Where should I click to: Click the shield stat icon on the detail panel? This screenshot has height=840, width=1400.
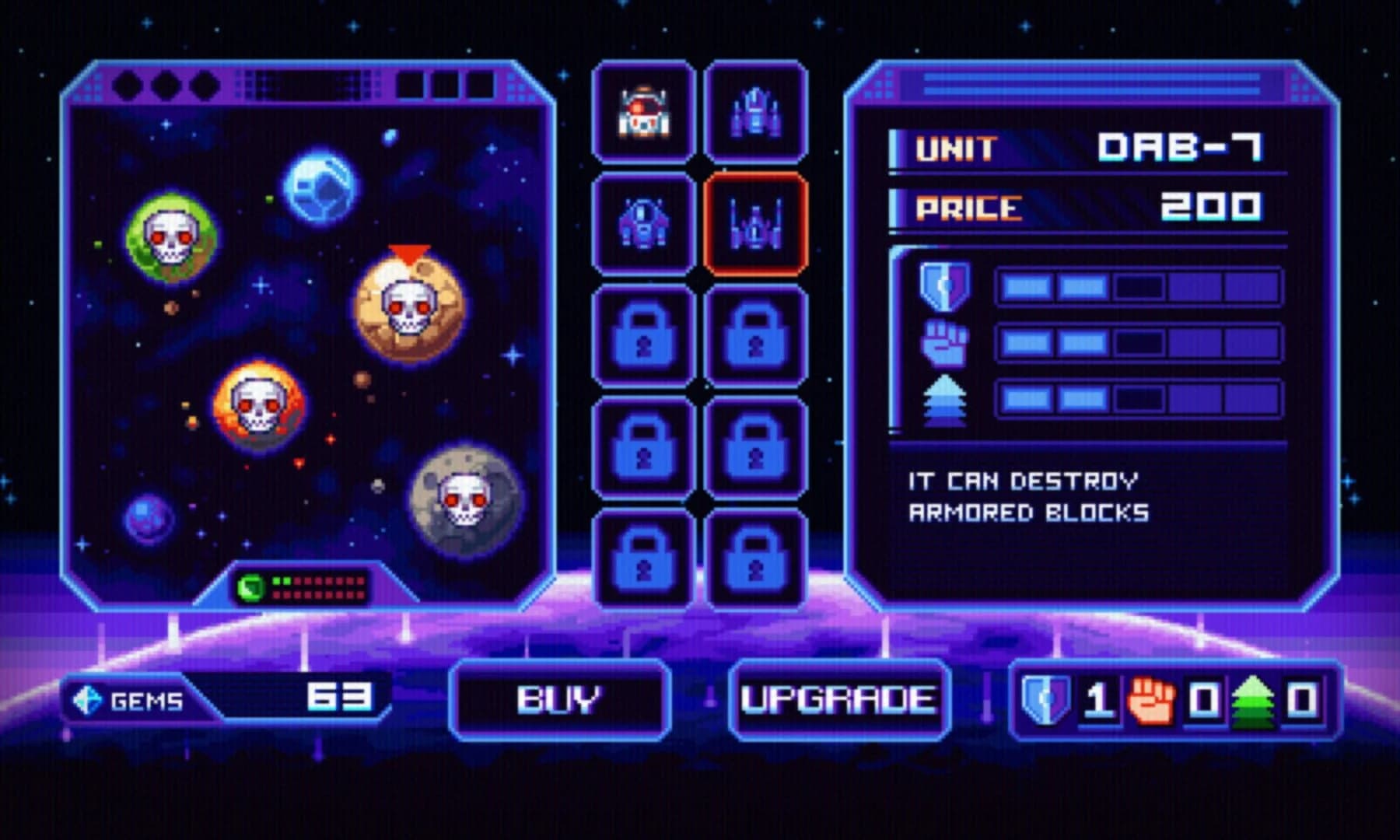946,285
